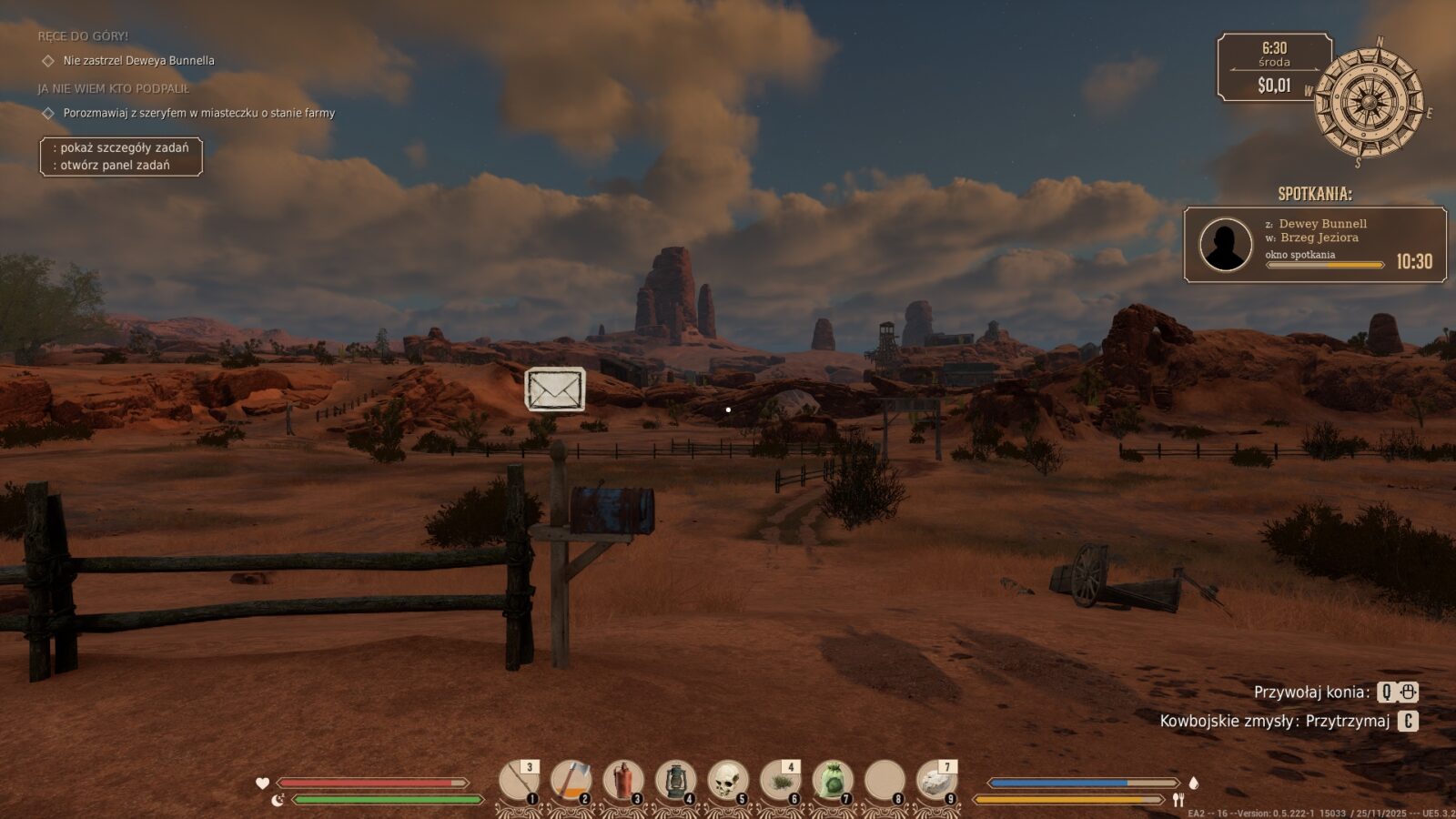
Task: Select the red fire extinguisher slot
Action: click(623, 781)
